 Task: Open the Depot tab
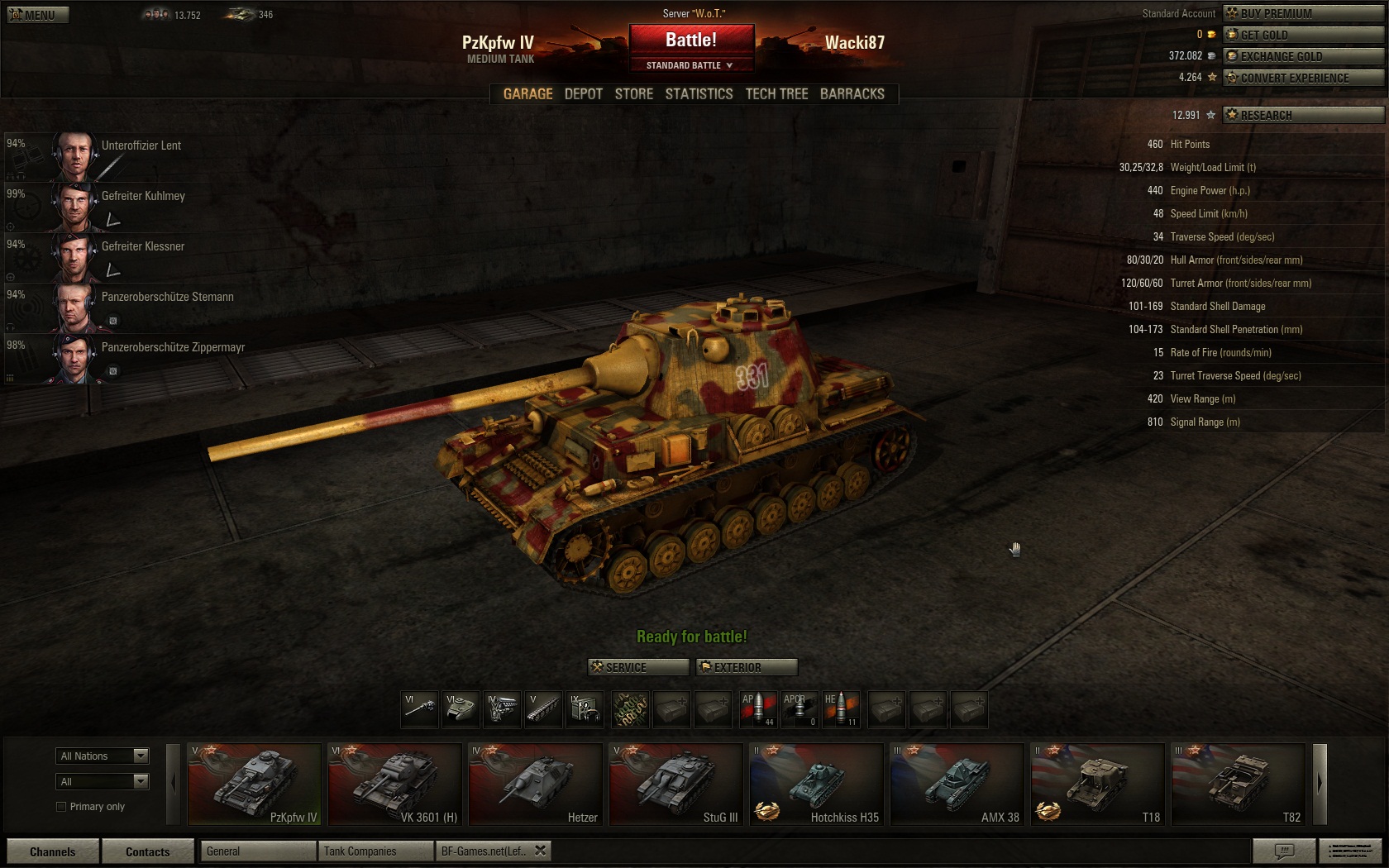(x=583, y=94)
